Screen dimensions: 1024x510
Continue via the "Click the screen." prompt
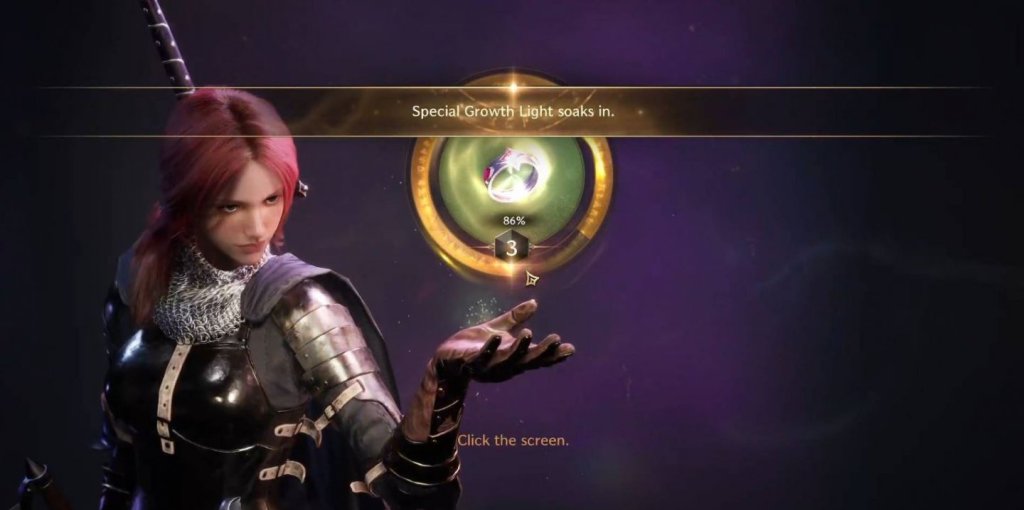click(x=513, y=440)
